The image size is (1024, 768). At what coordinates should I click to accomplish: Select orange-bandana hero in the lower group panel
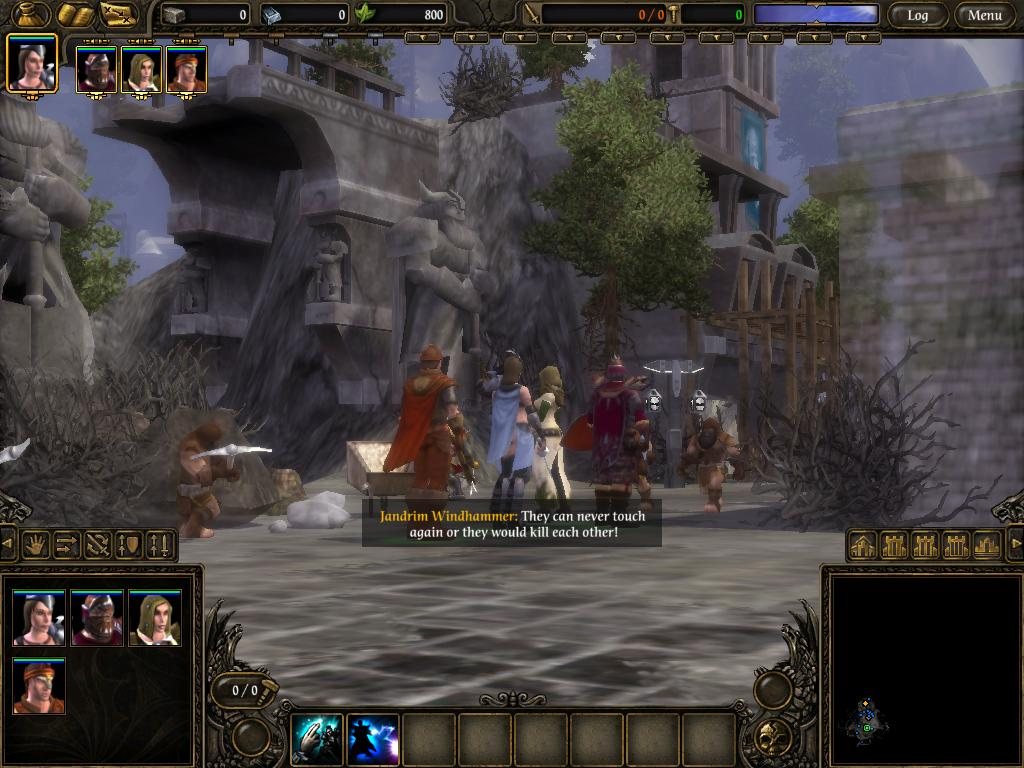coord(39,686)
